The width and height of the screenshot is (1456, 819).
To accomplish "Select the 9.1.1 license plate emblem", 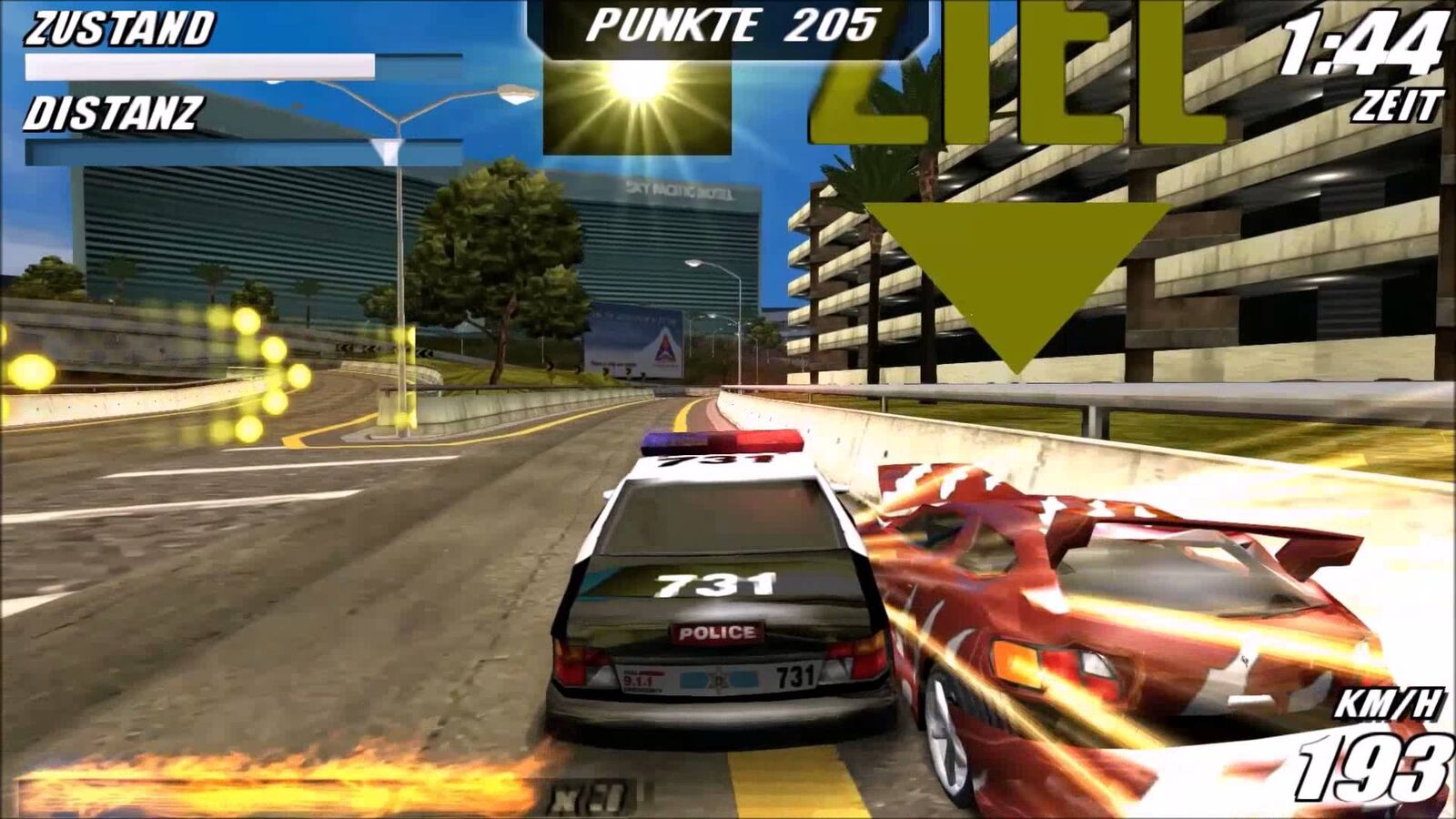I will [637, 678].
